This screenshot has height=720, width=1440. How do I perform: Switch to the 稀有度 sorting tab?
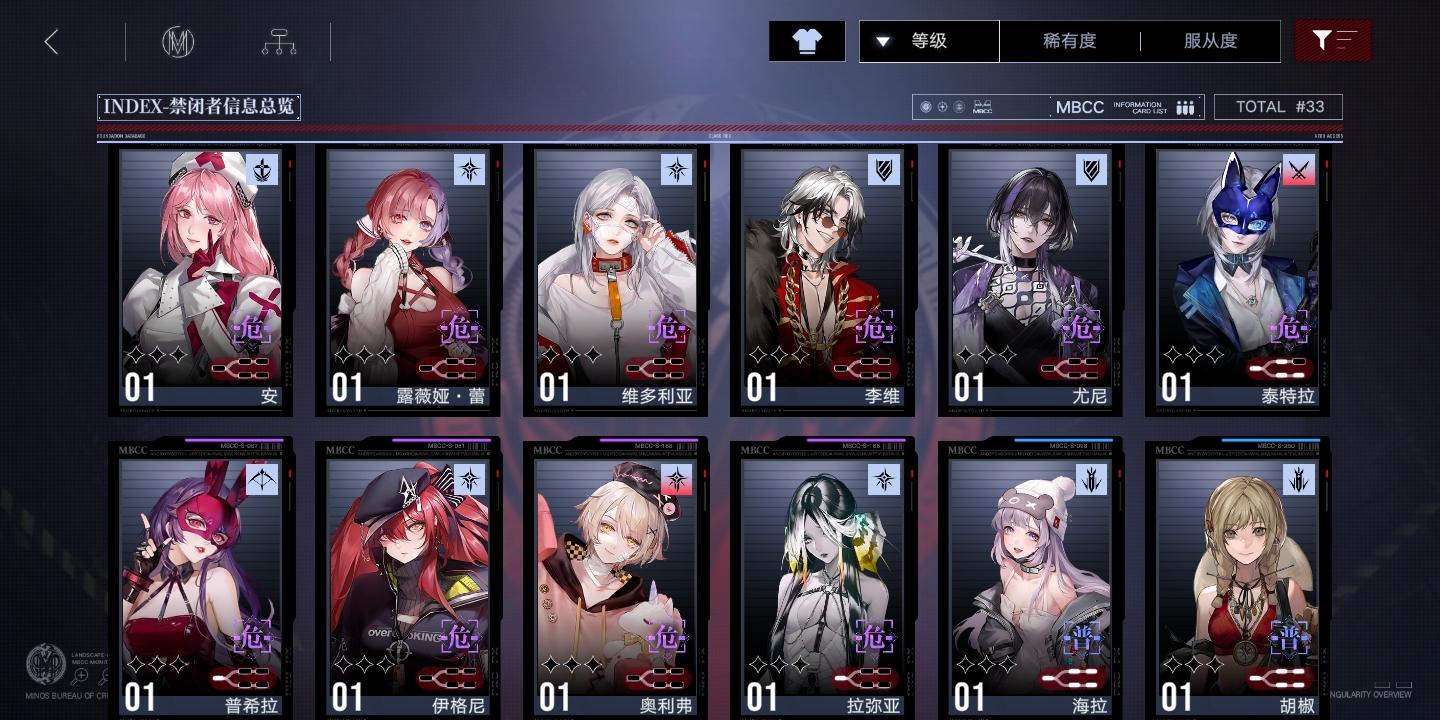click(1070, 41)
